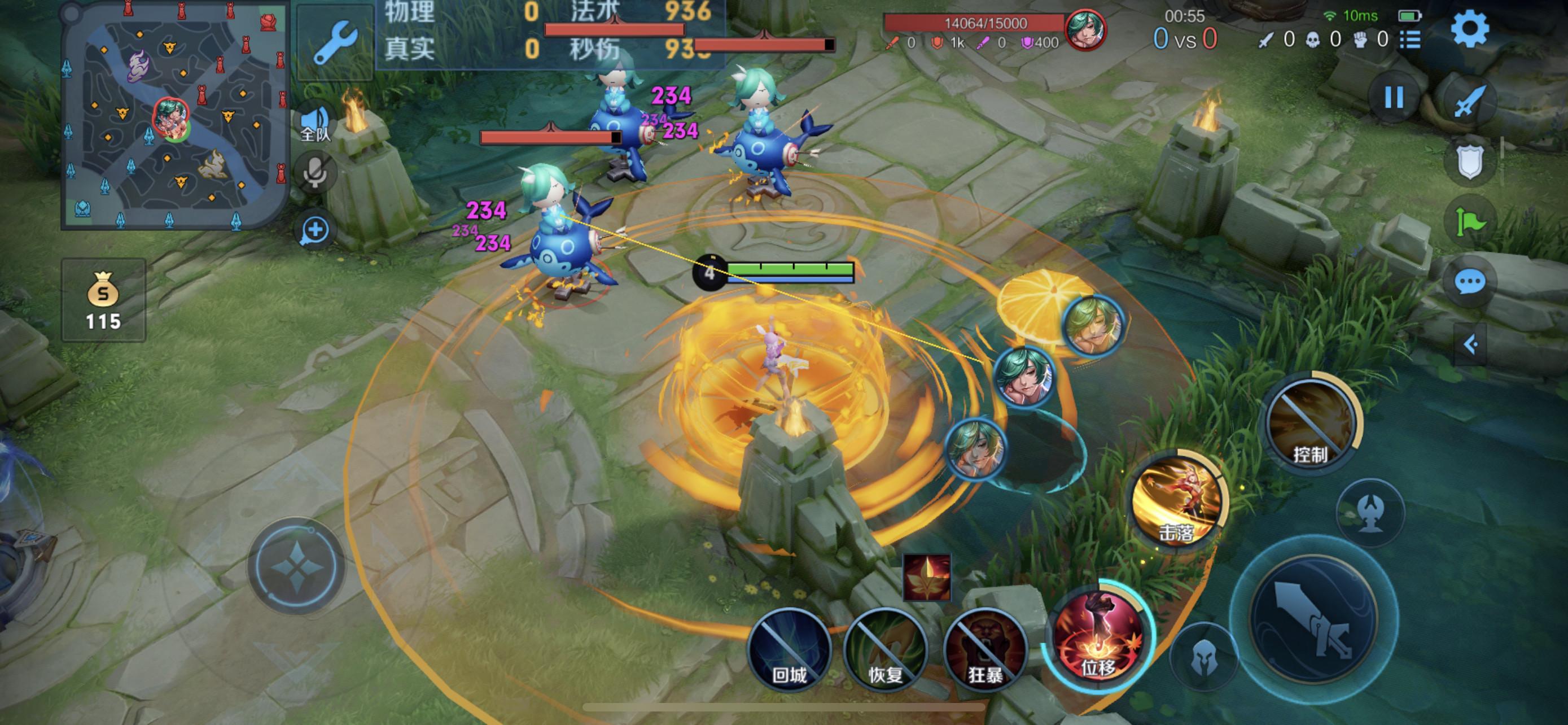Open the wrench tools panel
1568x725 pixels.
(335, 42)
